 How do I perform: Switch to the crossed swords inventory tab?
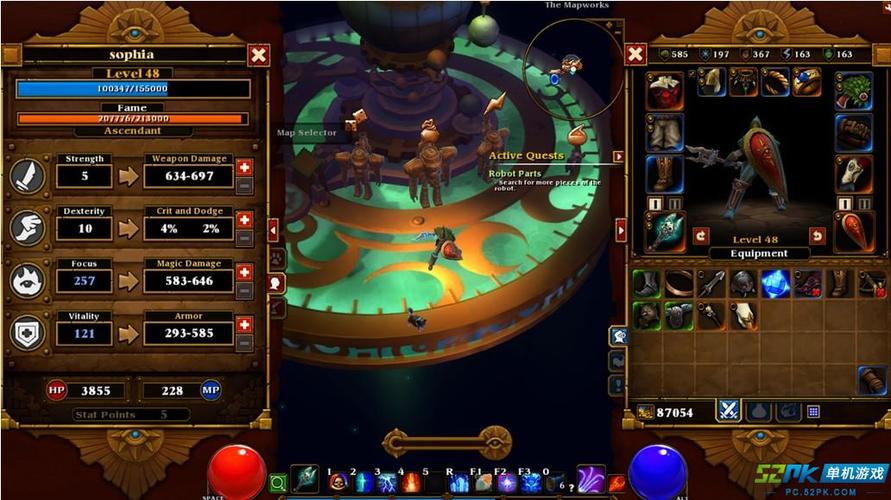(728, 411)
